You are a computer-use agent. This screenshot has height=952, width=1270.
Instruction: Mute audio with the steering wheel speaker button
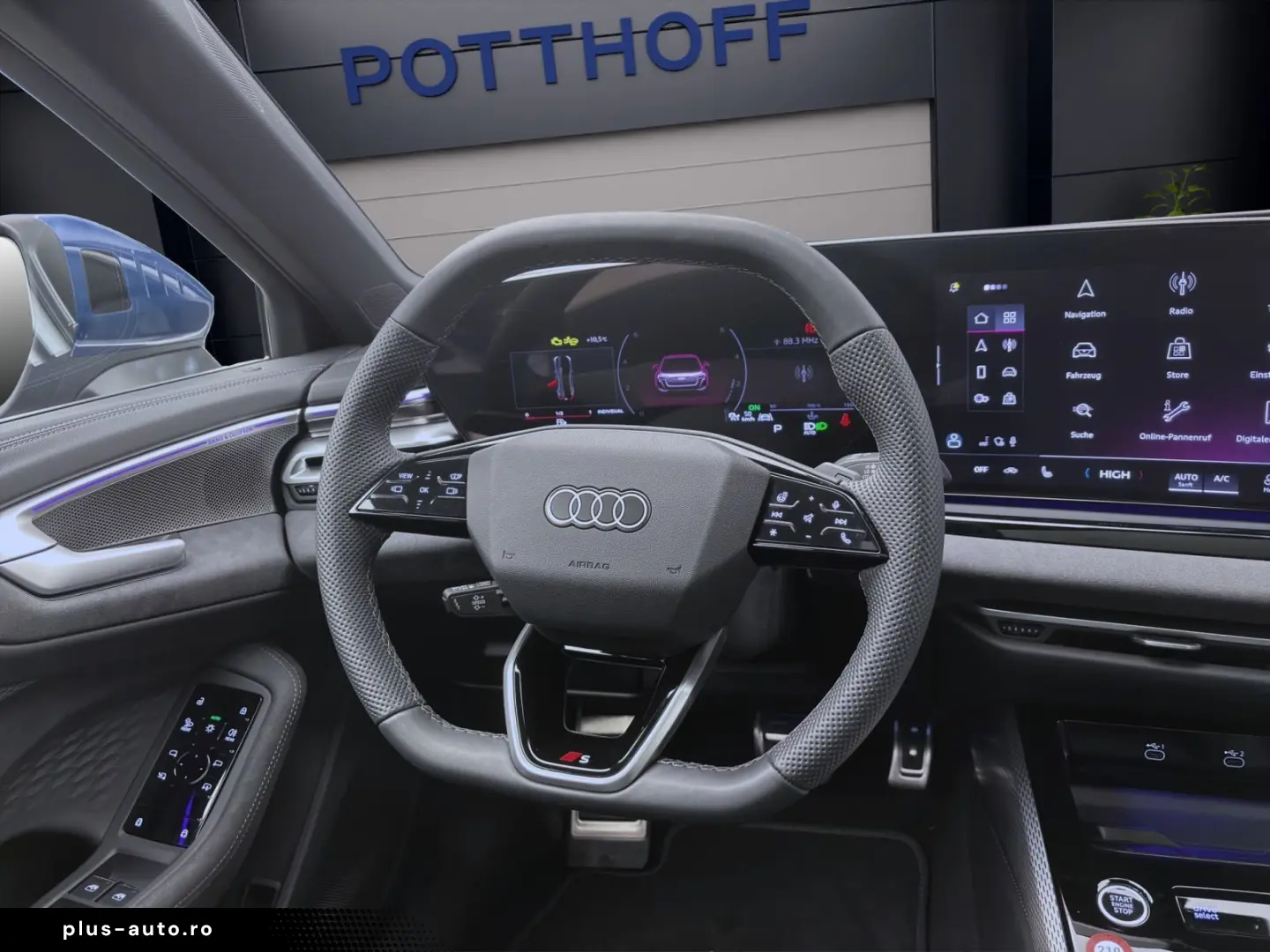point(809,517)
